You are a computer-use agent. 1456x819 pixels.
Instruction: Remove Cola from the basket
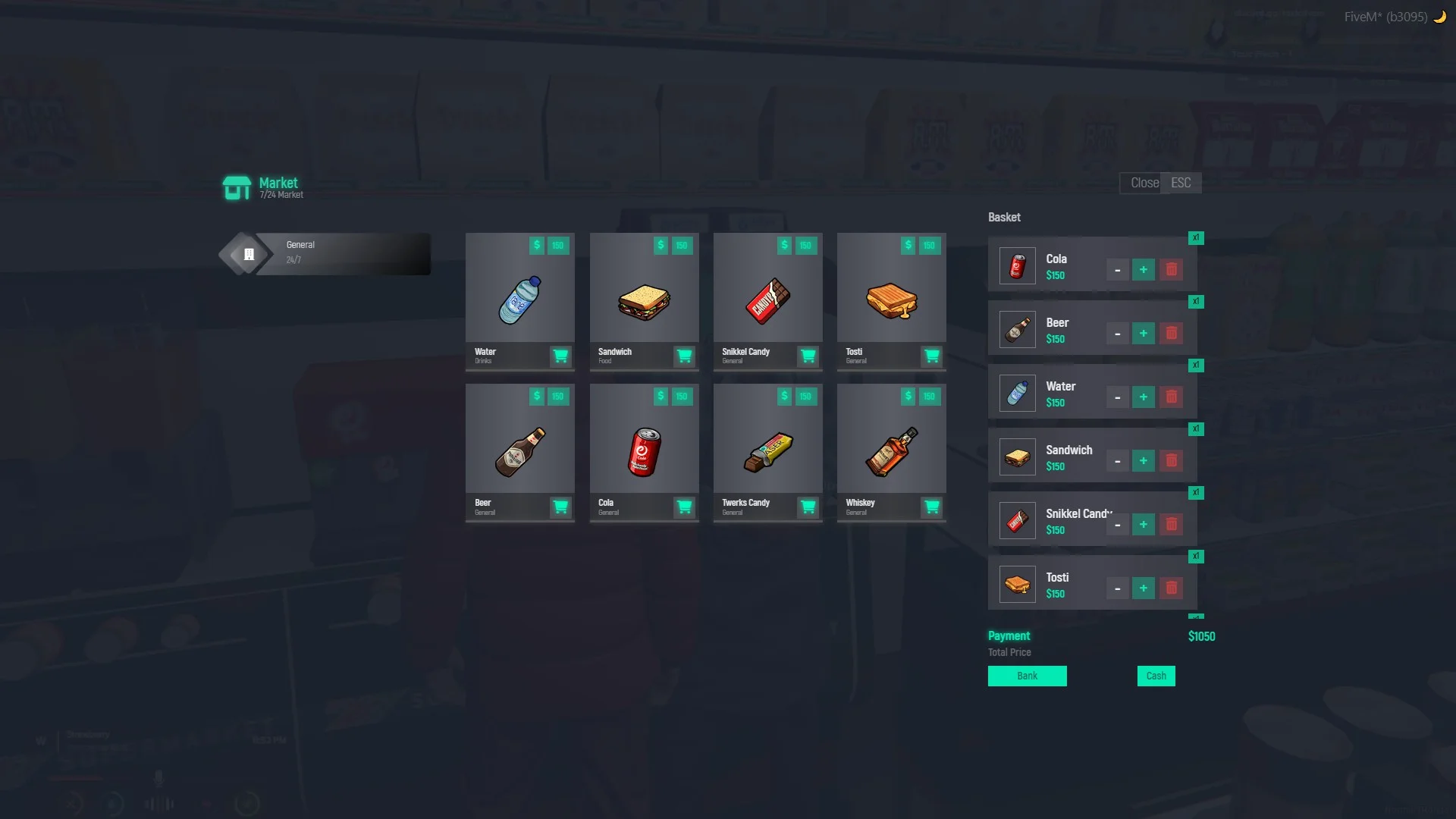1172,270
